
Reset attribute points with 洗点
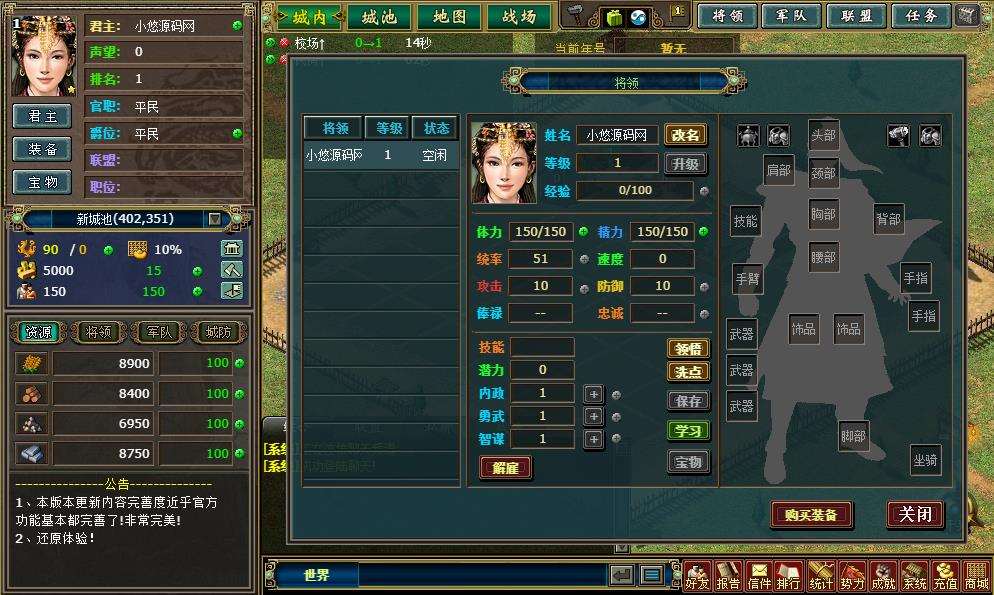[x=688, y=371]
